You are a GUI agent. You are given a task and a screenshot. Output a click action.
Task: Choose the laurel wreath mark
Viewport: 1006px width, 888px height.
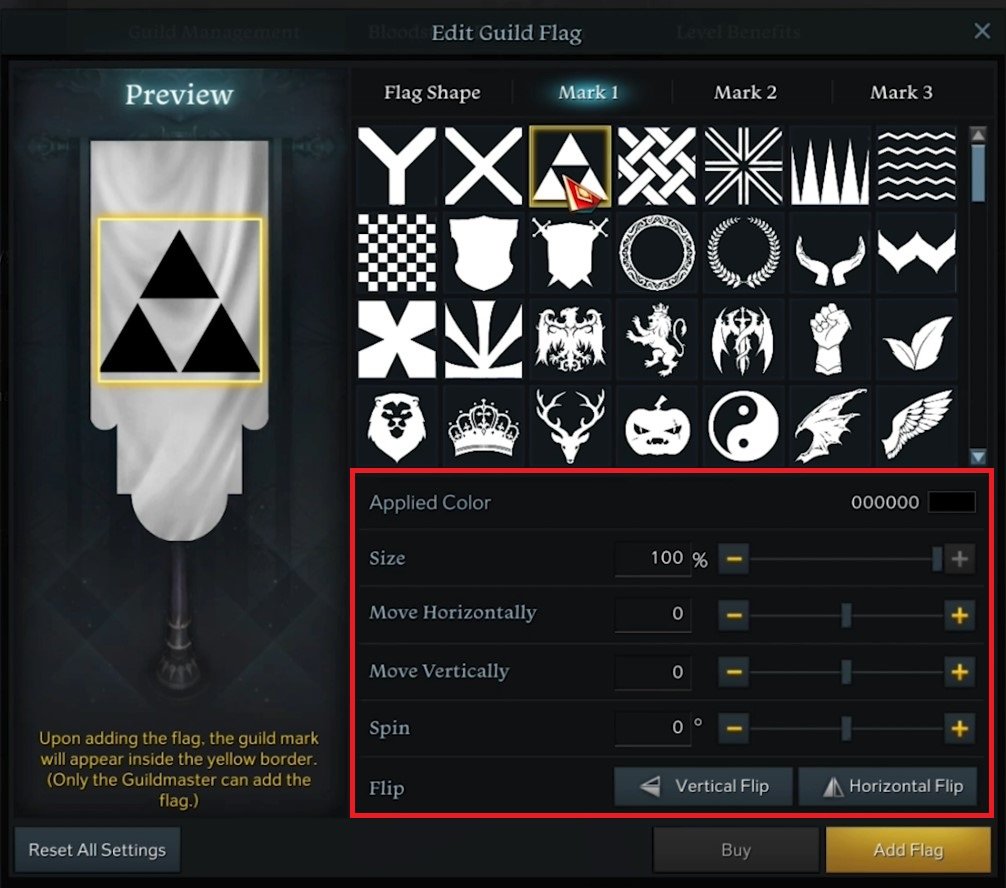tap(743, 252)
